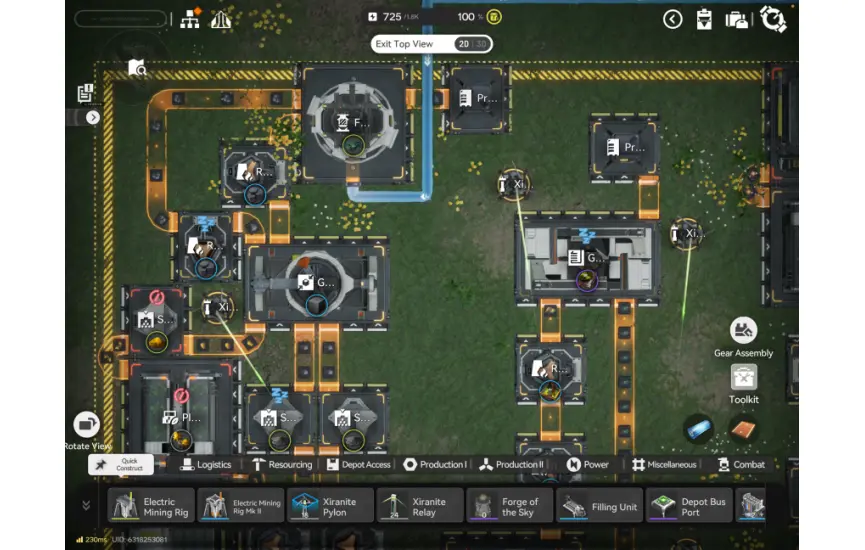
Task: Choose the Miscellaneous category tab
Action: point(664,464)
